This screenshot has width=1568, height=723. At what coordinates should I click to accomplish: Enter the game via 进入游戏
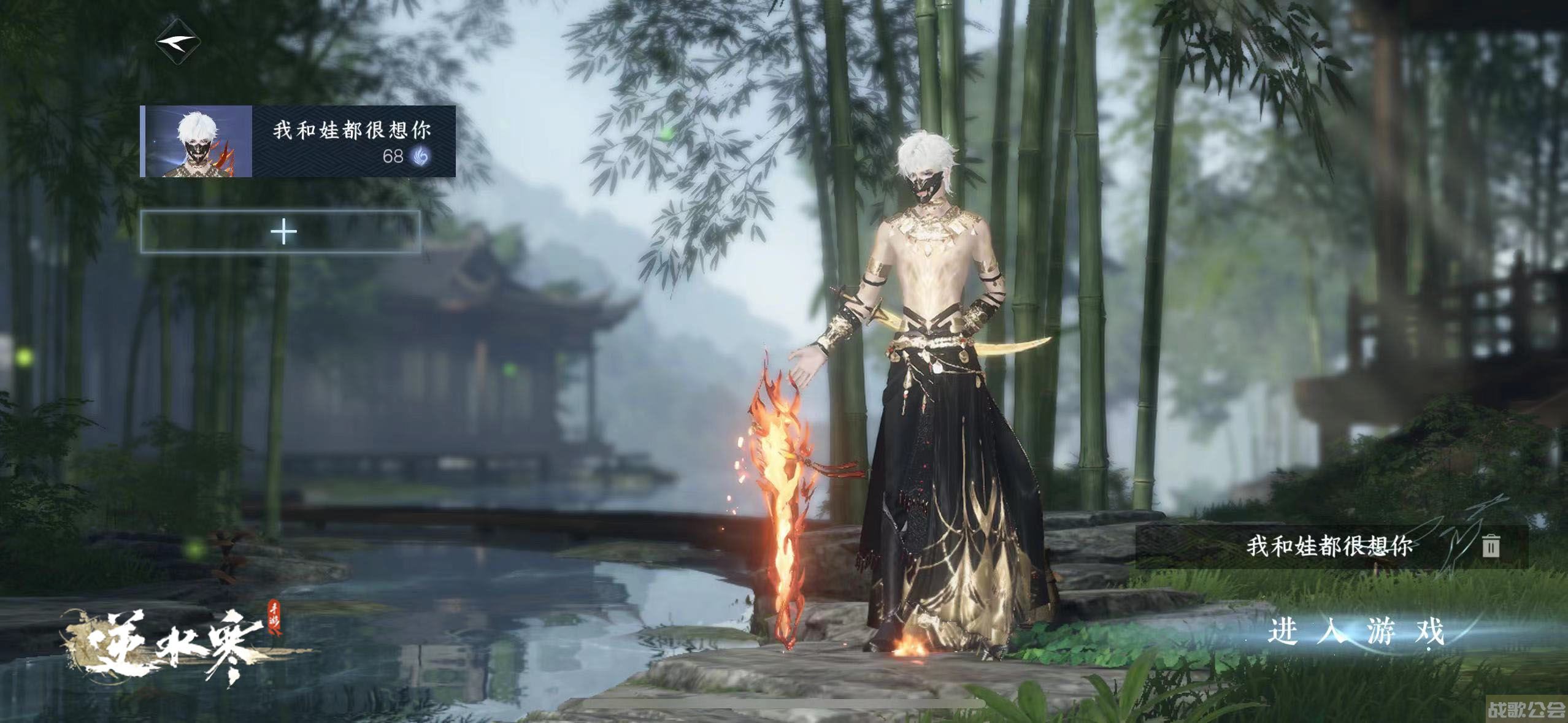(x=1355, y=632)
